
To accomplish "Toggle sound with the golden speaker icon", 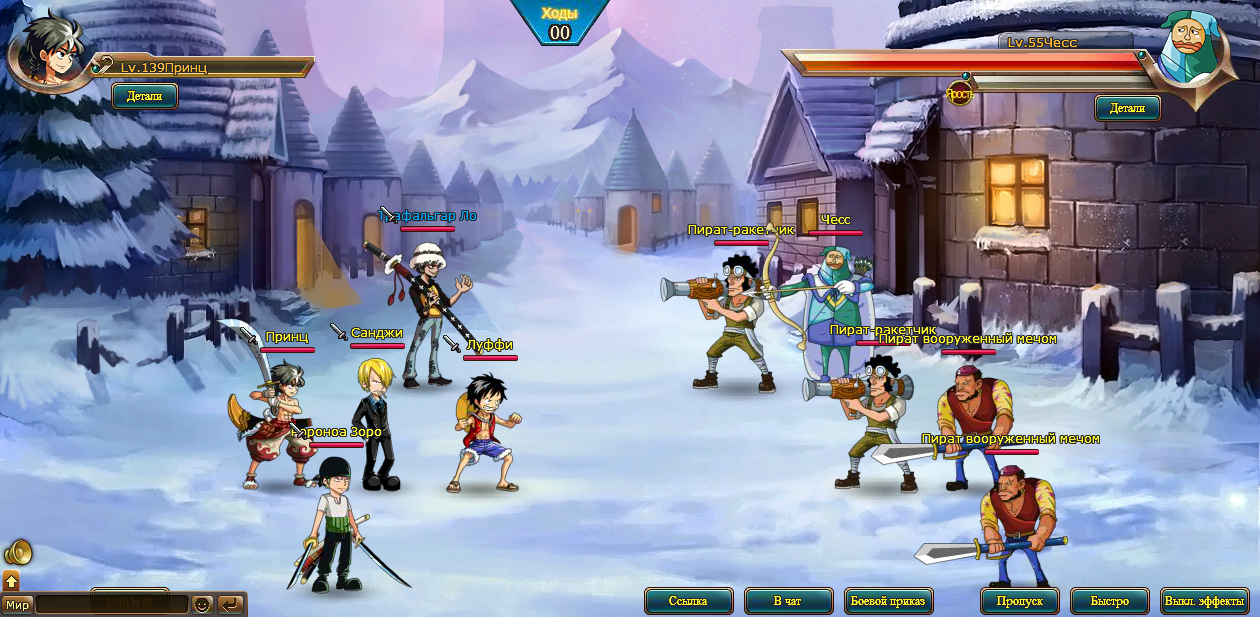I will click(17, 552).
